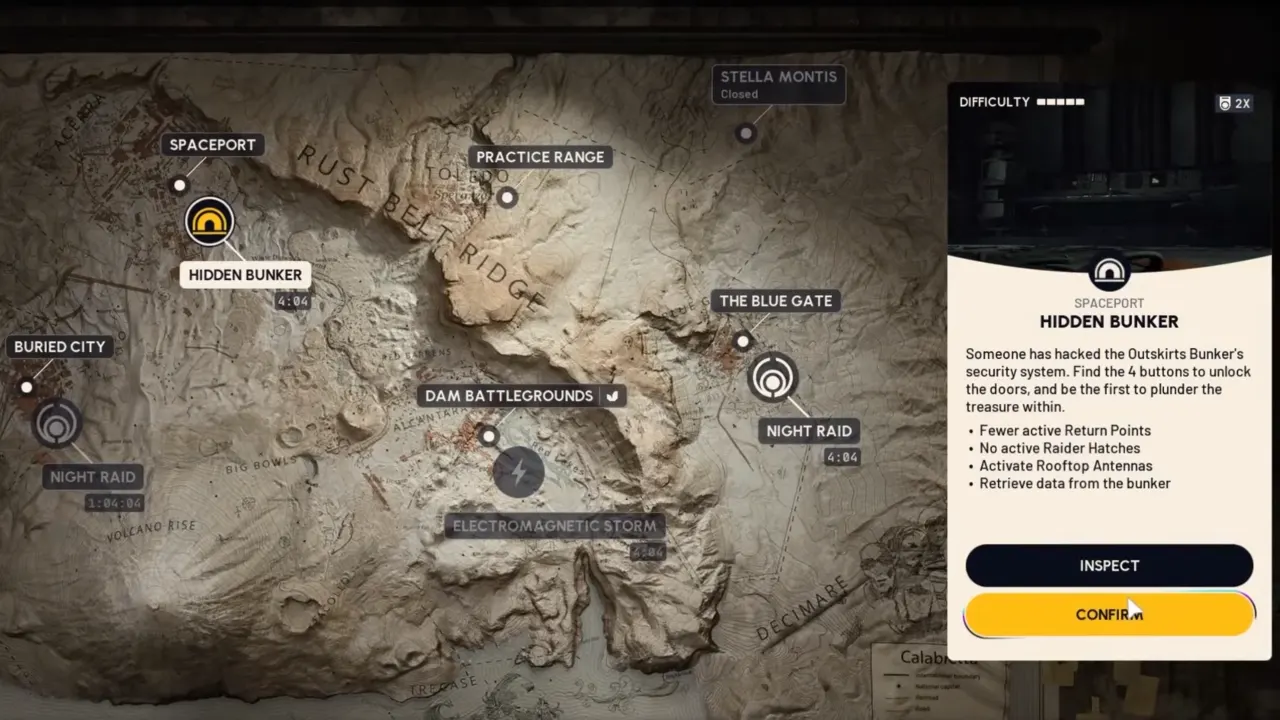Expand the Buried City location details
The width and height of the screenshot is (1280, 720).
tap(59, 346)
